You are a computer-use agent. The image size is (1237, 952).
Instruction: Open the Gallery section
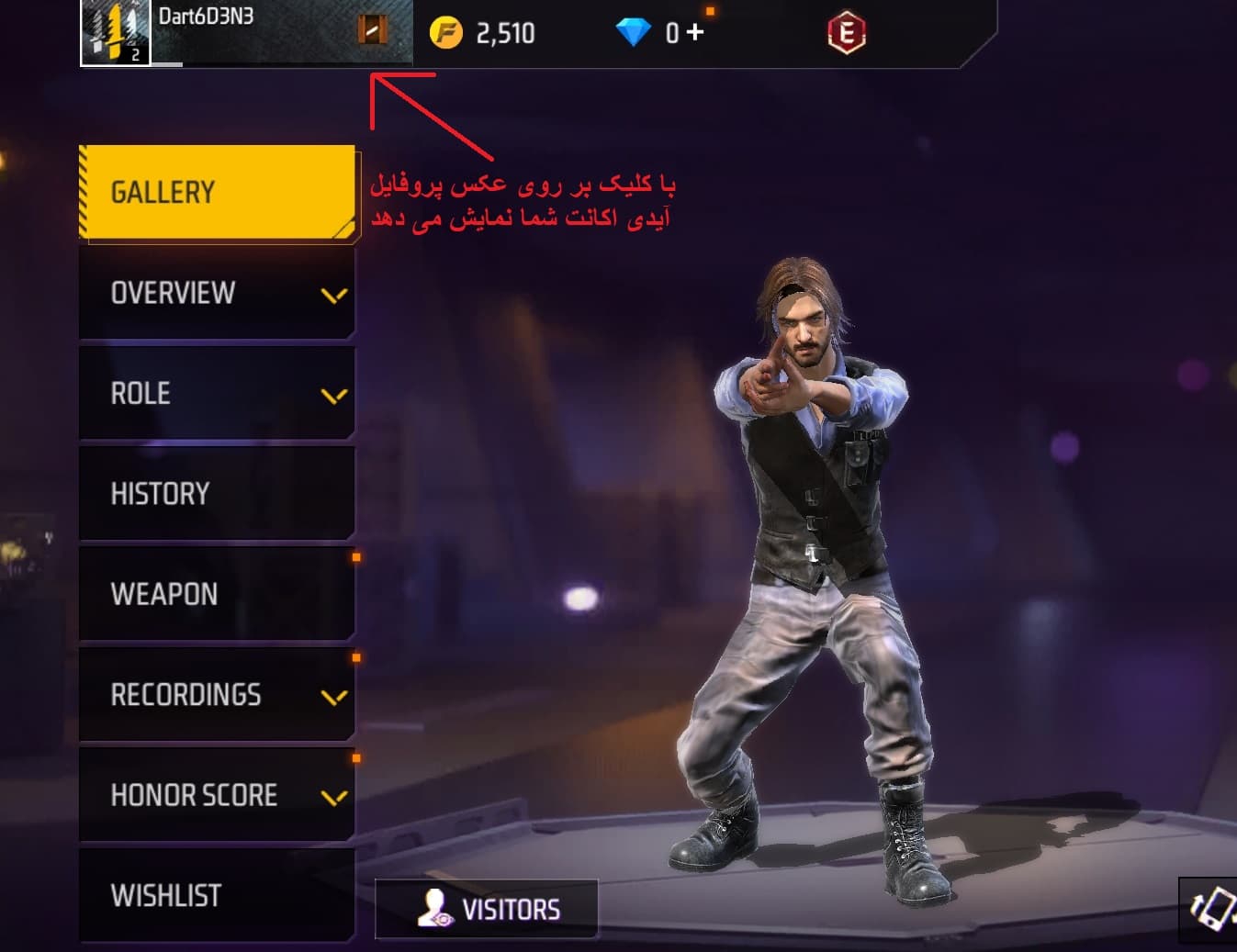(x=218, y=192)
